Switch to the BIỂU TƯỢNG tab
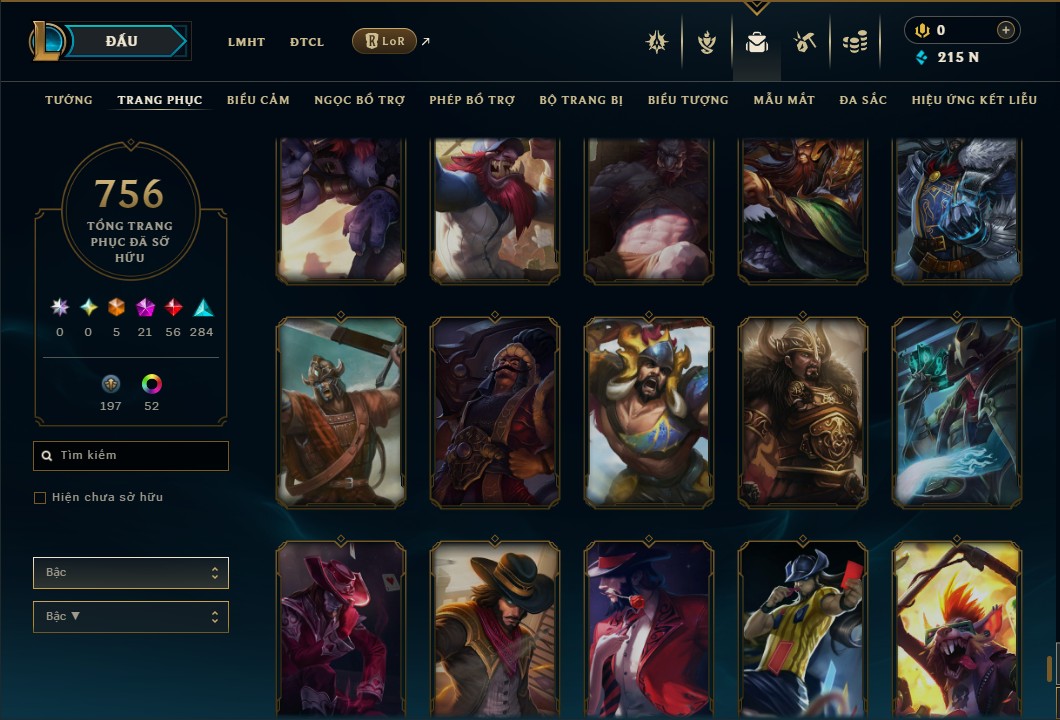Screen dimensions: 1060x720 pyautogui.click(x=688, y=100)
